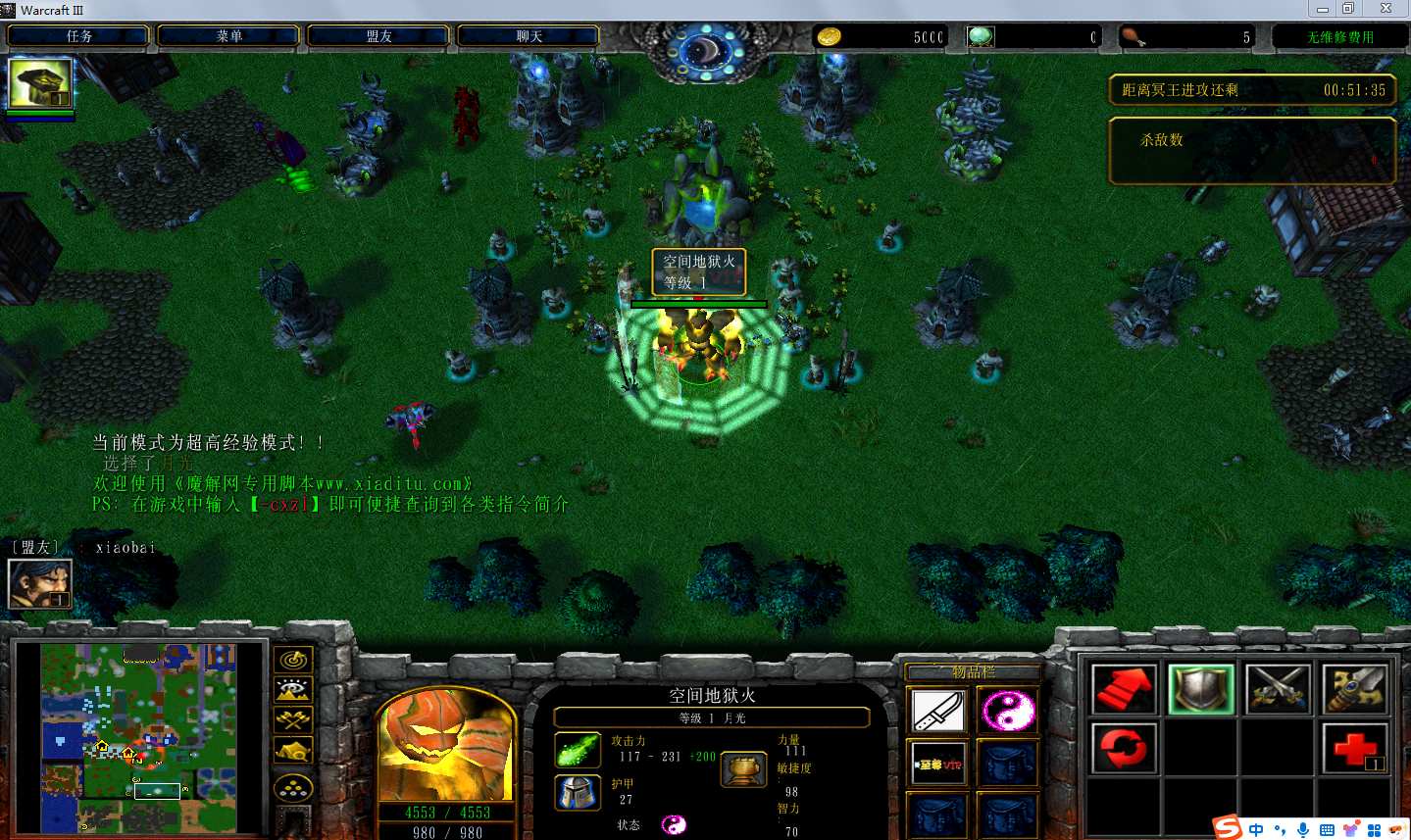The height and width of the screenshot is (840, 1411).
Task: Select the hero icon in the top-left corner
Action: pyautogui.click(x=40, y=83)
